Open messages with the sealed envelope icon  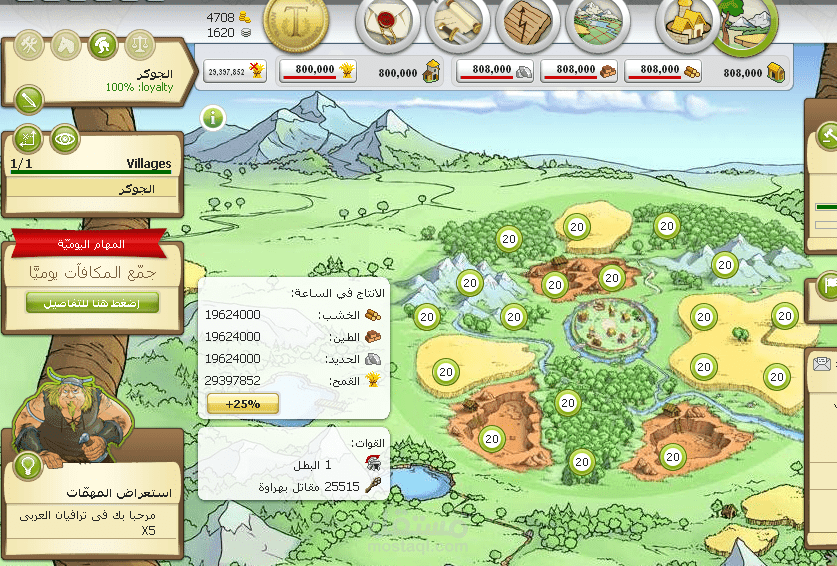point(387,23)
